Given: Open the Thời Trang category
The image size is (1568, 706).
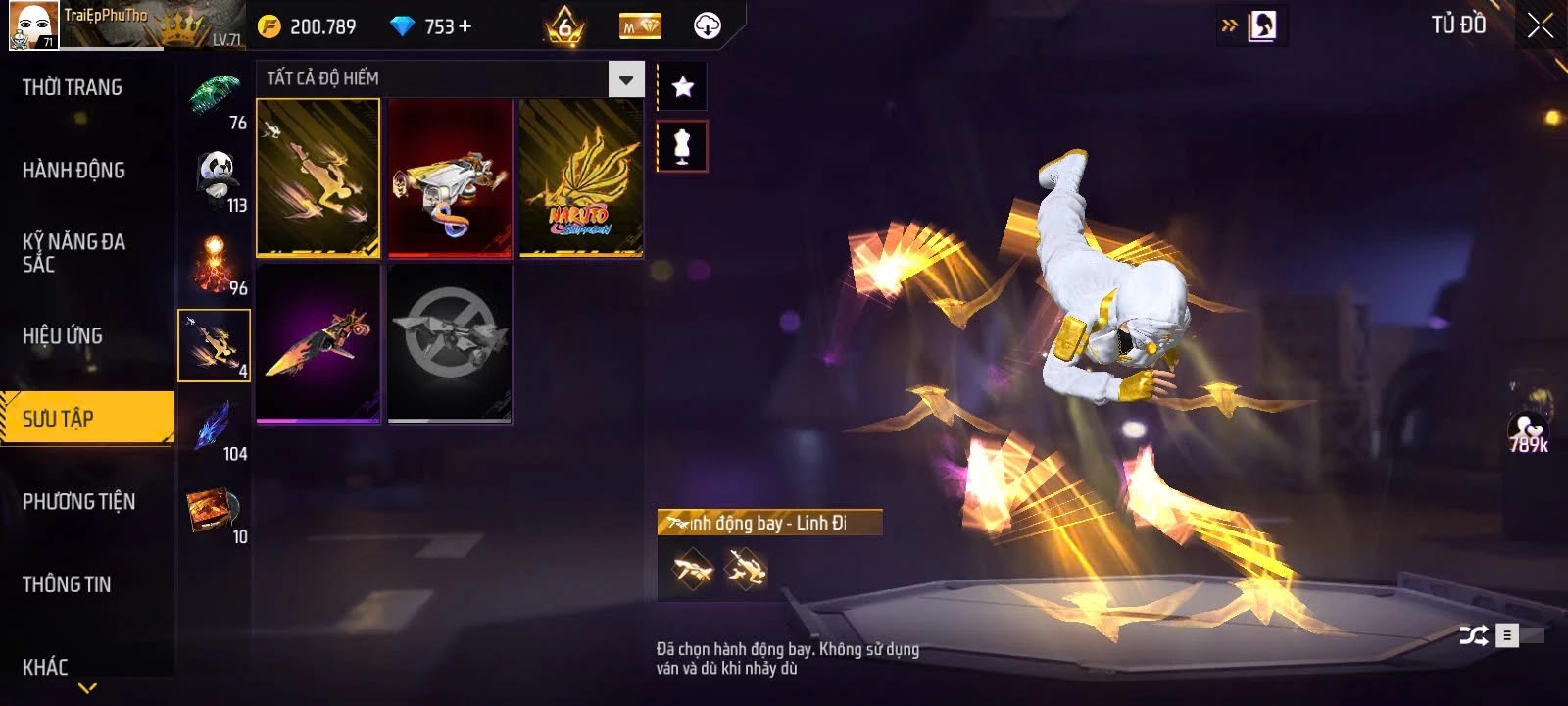Looking at the screenshot, I should (73, 88).
